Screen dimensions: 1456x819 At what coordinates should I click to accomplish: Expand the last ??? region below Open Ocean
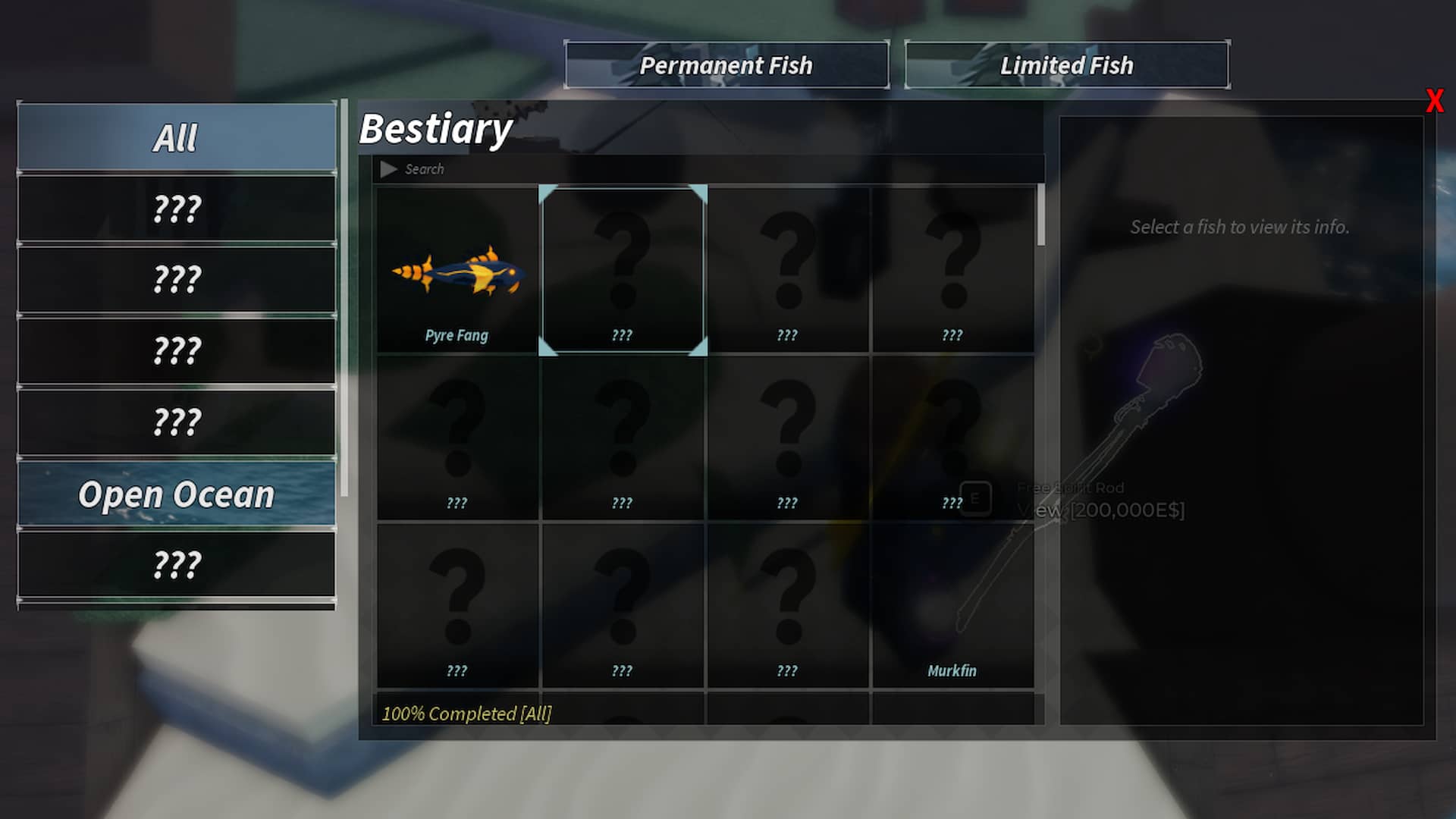click(176, 564)
